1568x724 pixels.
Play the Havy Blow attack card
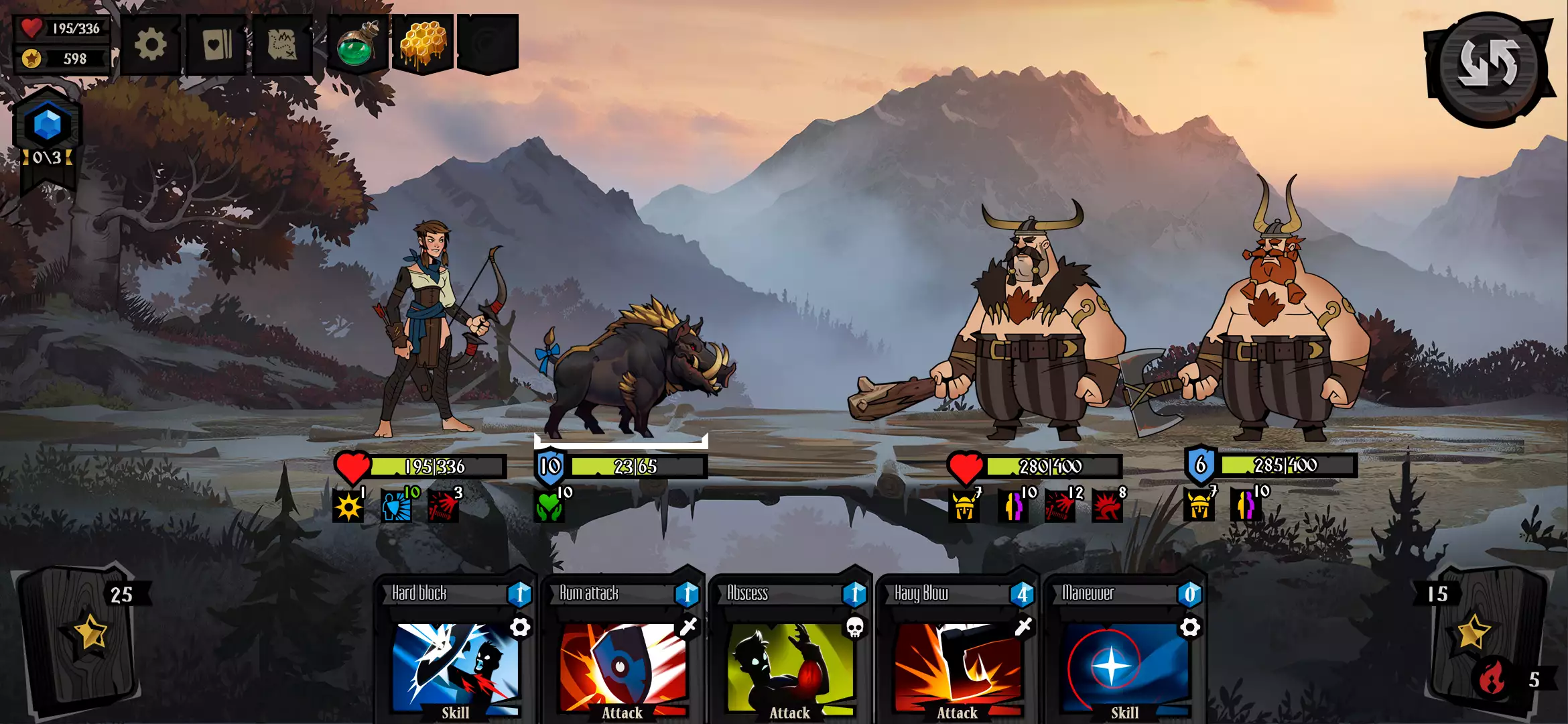tap(958, 650)
